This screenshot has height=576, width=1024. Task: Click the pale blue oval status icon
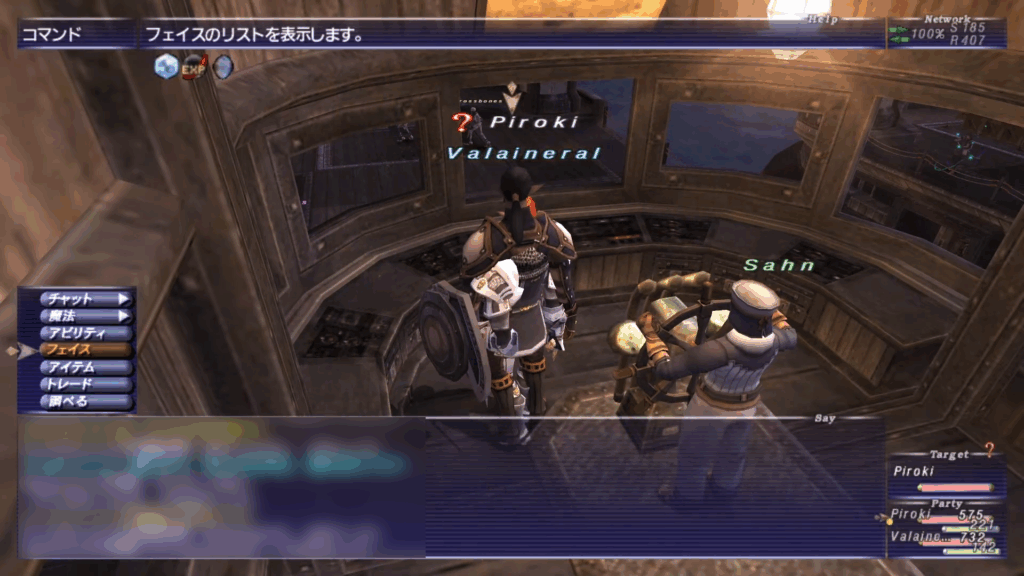pyautogui.click(x=222, y=67)
